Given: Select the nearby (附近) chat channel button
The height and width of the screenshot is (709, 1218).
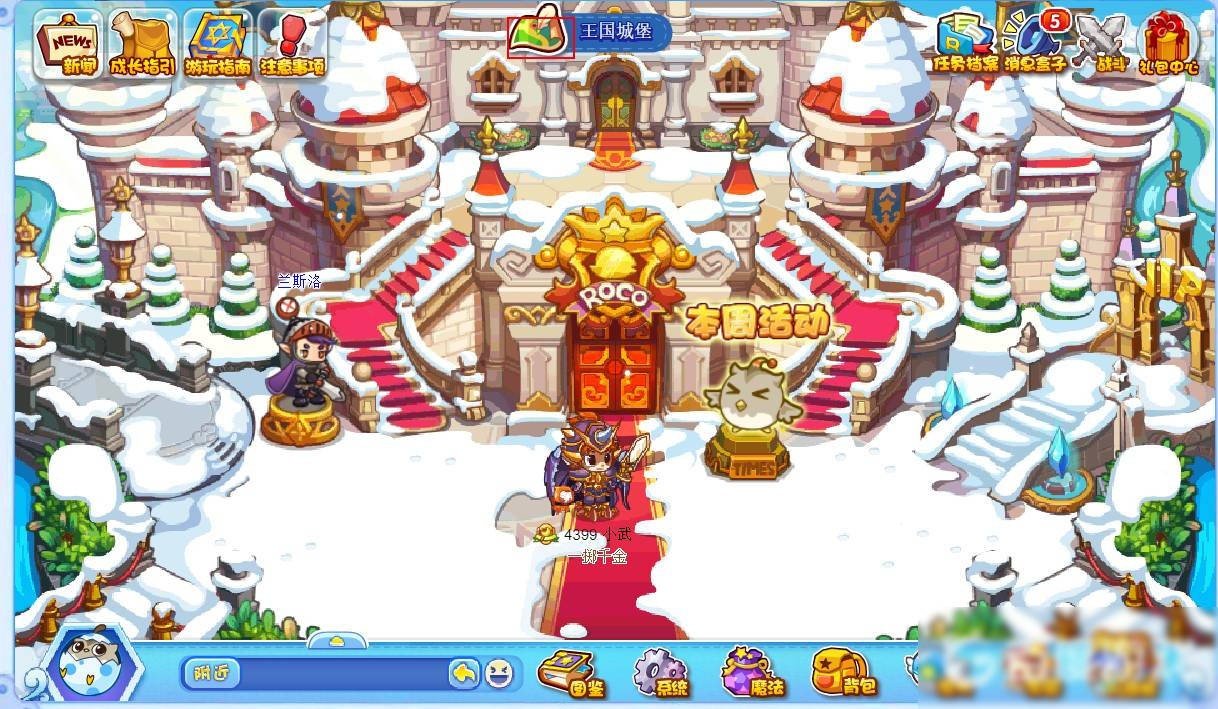Looking at the screenshot, I should 212,673.
